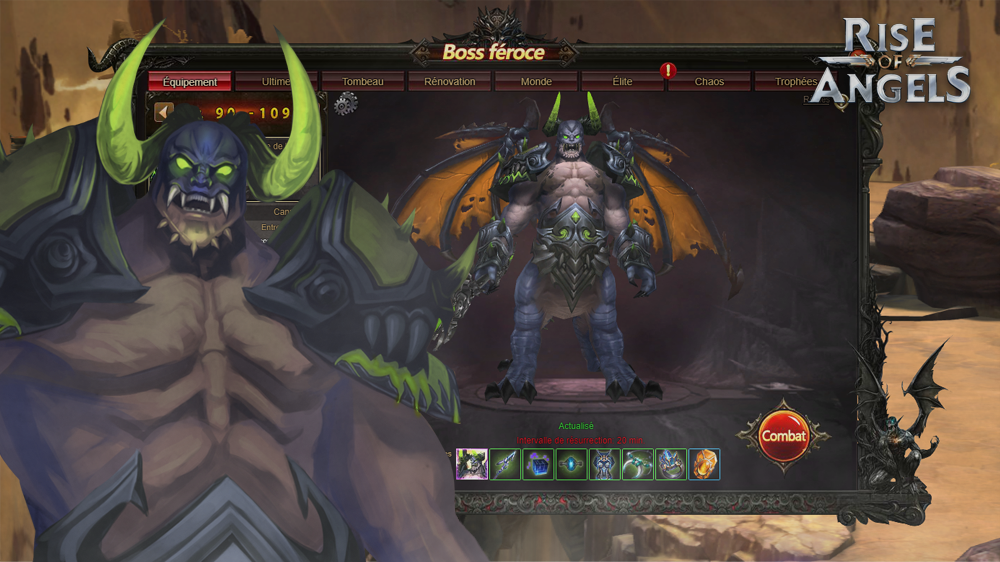Switch to the Chaos tab
Image resolution: width=1000 pixels, height=562 pixels.
pyautogui.click(x=709, y=81)
